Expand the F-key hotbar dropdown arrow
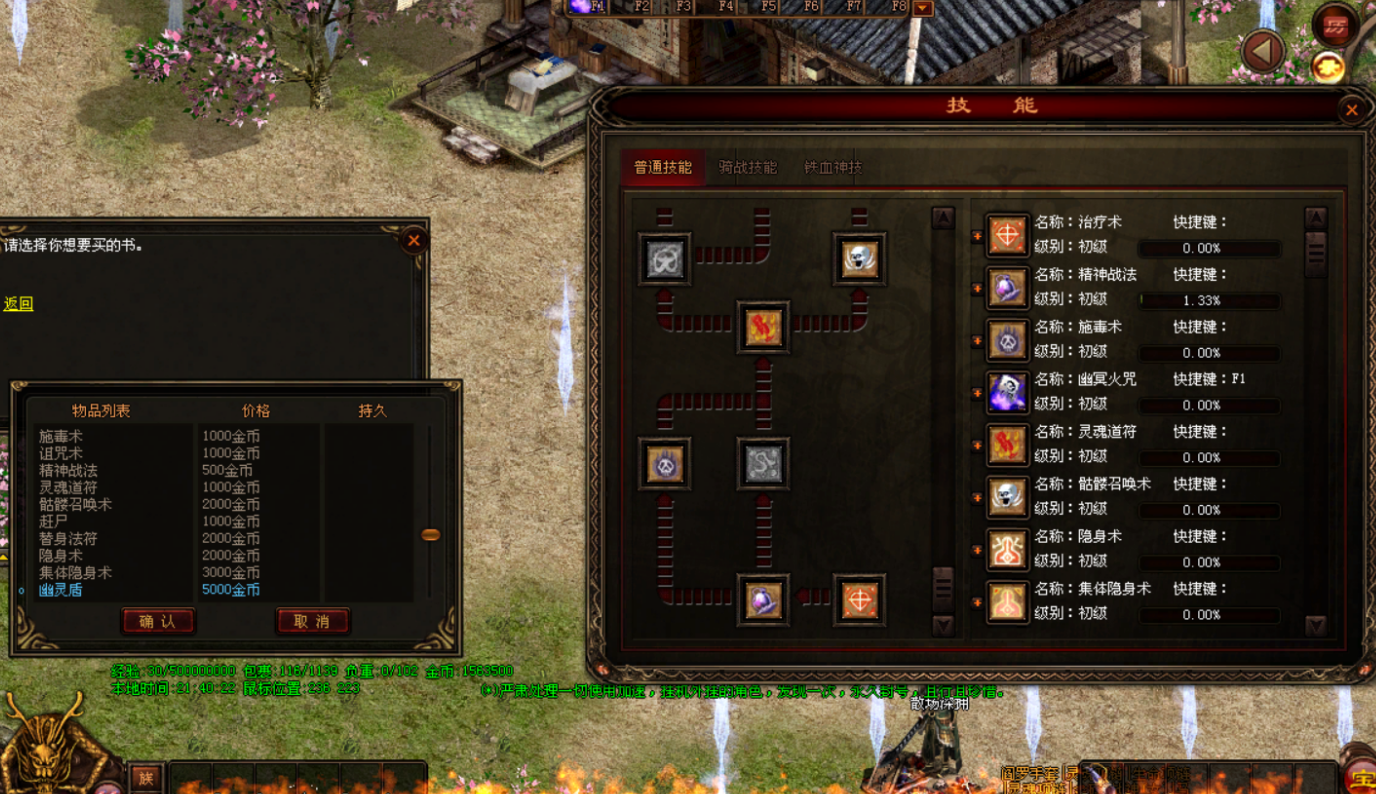The width and height of the screenshot is (1376, 794). [923, 8]
